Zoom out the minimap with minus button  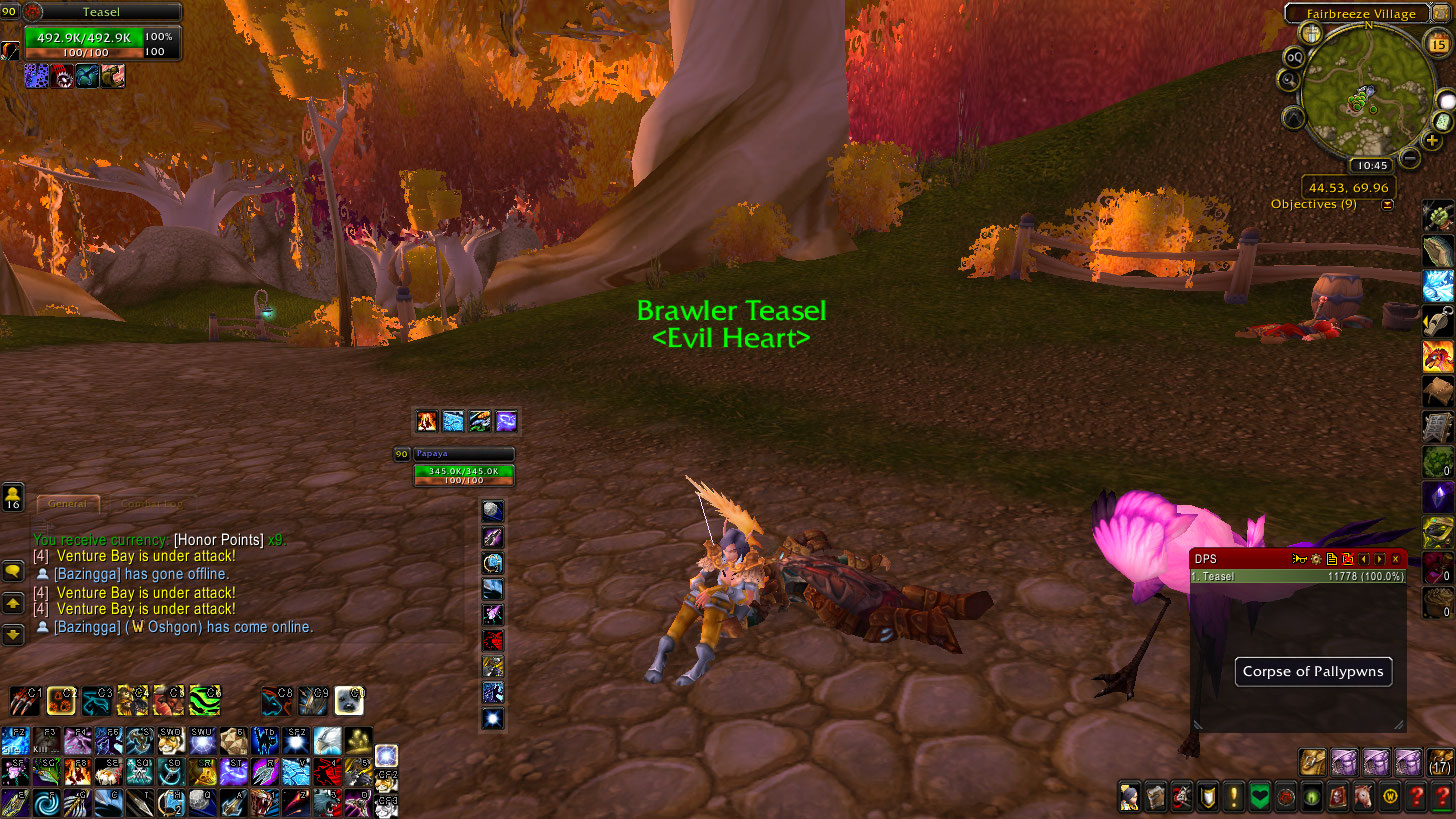[x=1410, y=157]
